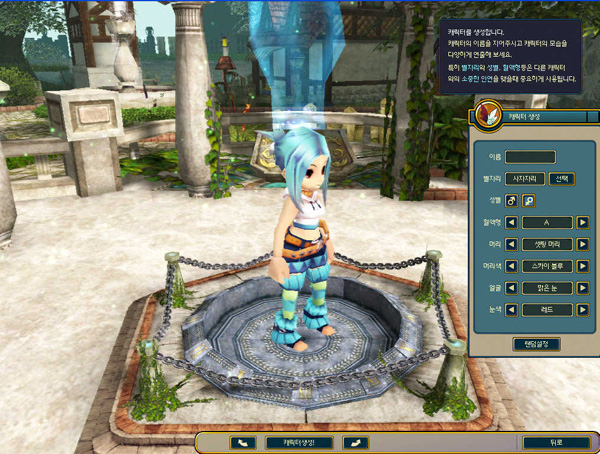The width and height of the screenshot is (600, 454).
Task: Change to the previous hair color (머리색)
Action: pos(510,266)
